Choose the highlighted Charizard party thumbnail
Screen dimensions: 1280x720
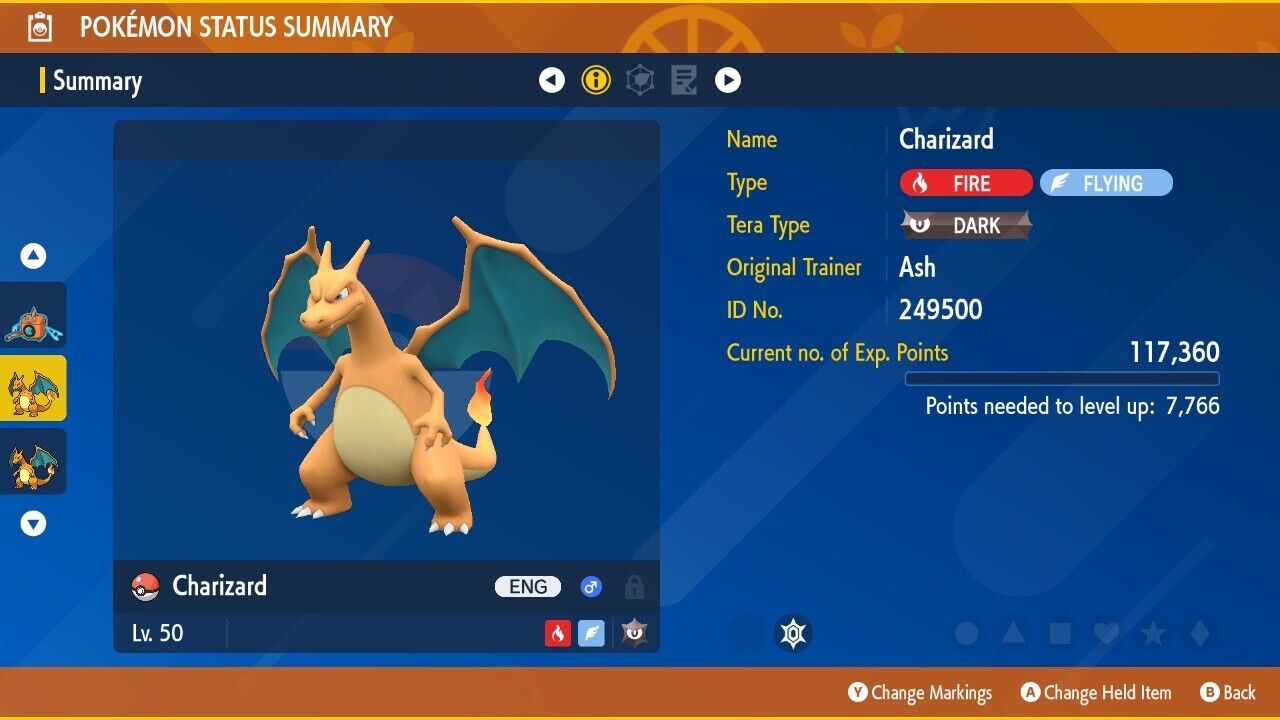point(33,388)
